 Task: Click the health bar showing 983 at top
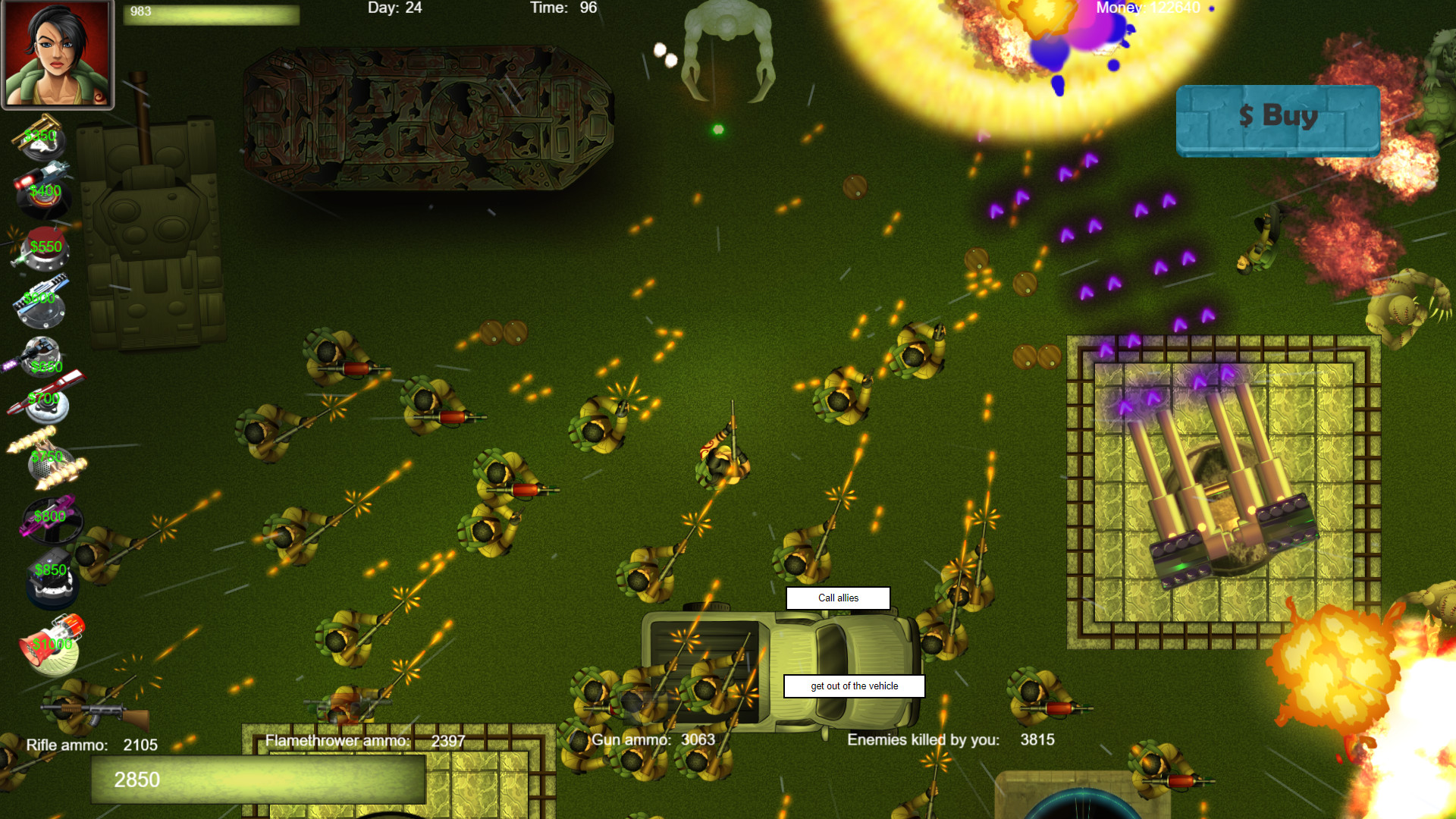pos(211,13)
